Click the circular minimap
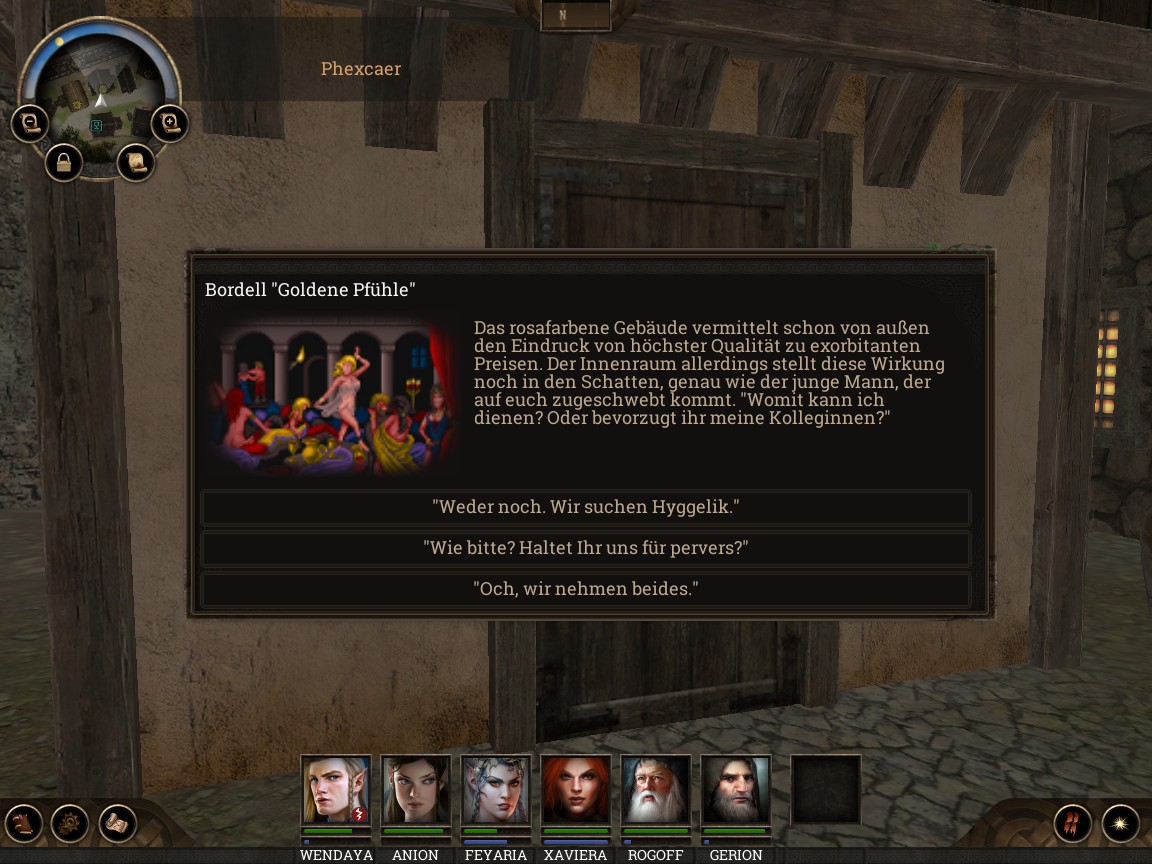The image size is (1152, 864). [100, 95]
